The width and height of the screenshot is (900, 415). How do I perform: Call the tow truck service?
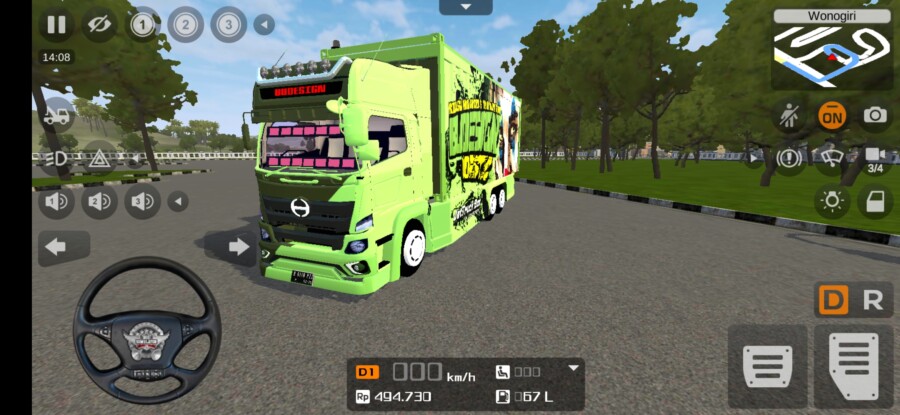click(x=56, y=116)
